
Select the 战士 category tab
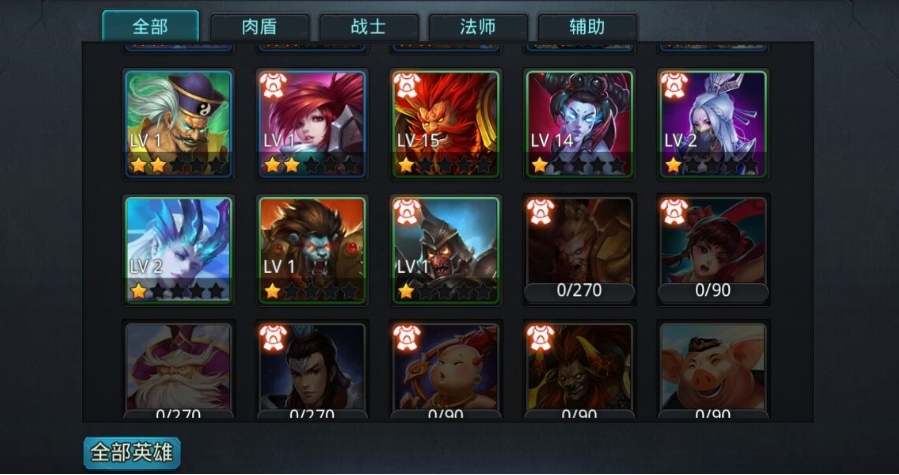(368, 27)
